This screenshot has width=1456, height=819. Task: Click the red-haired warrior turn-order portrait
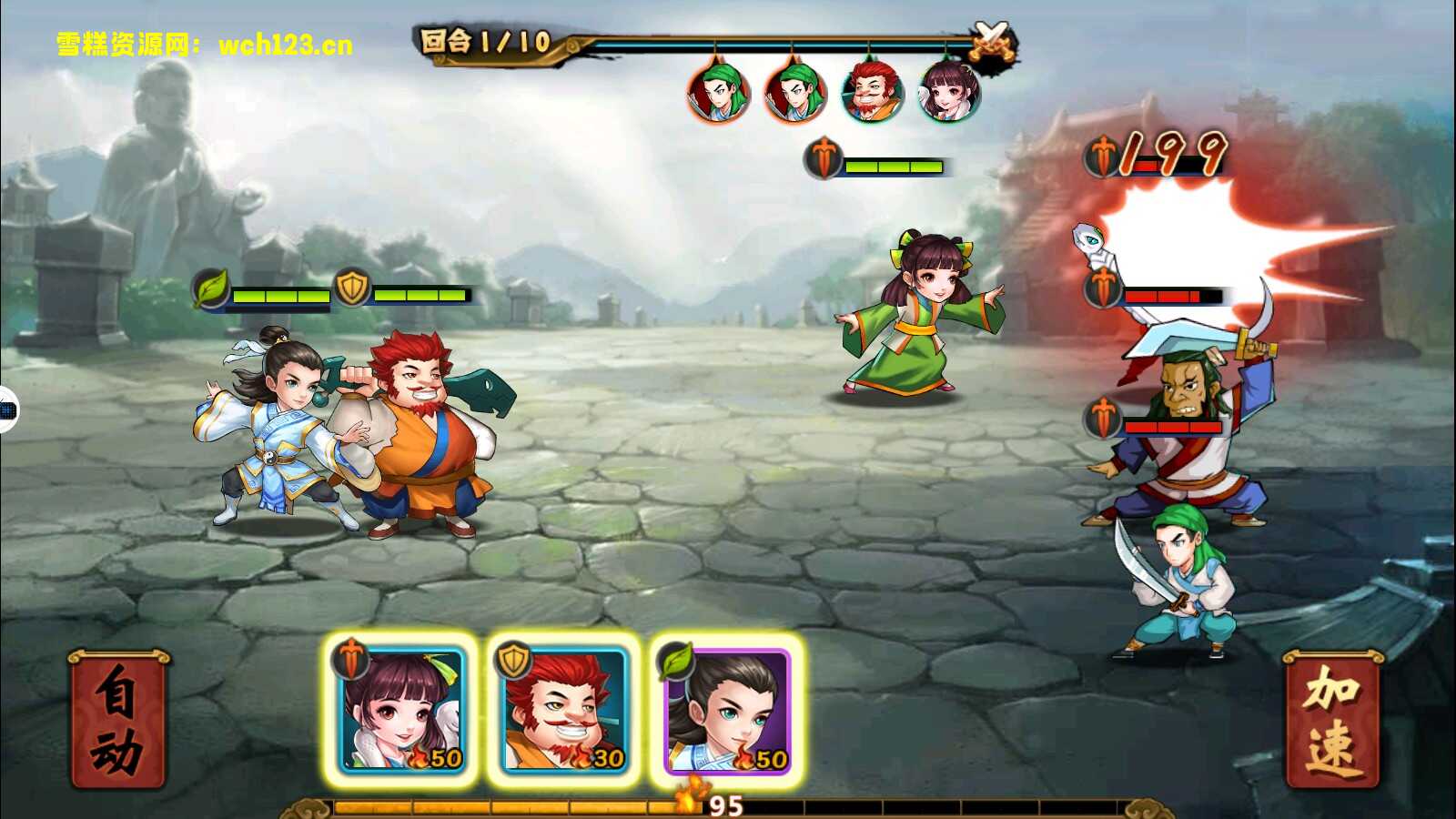pyautogui.click(x=872, y=92)
